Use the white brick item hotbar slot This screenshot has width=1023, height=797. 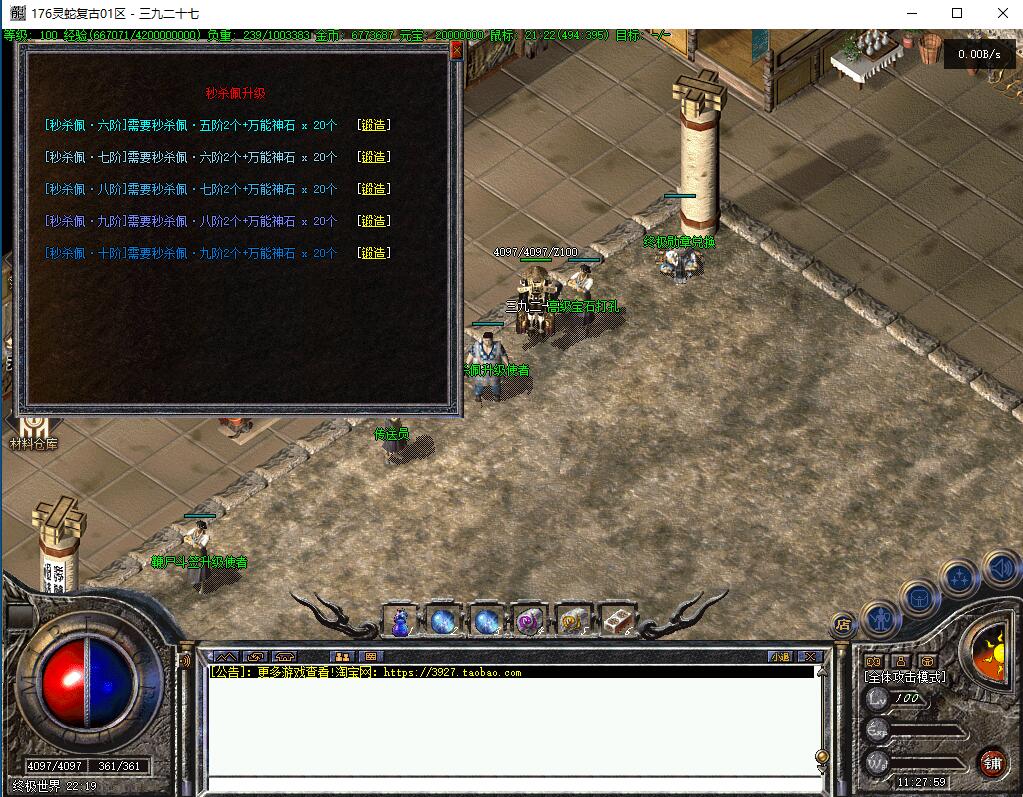[615, 621]
